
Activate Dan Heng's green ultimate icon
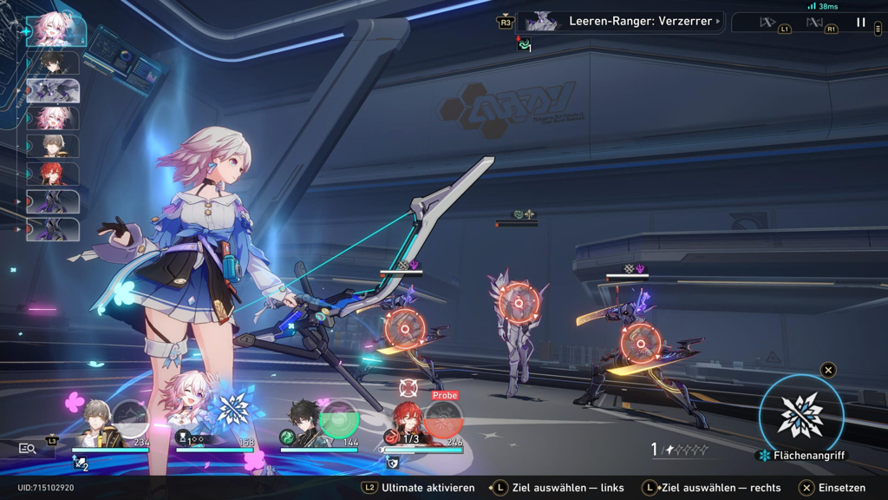[x=339, y=419]
